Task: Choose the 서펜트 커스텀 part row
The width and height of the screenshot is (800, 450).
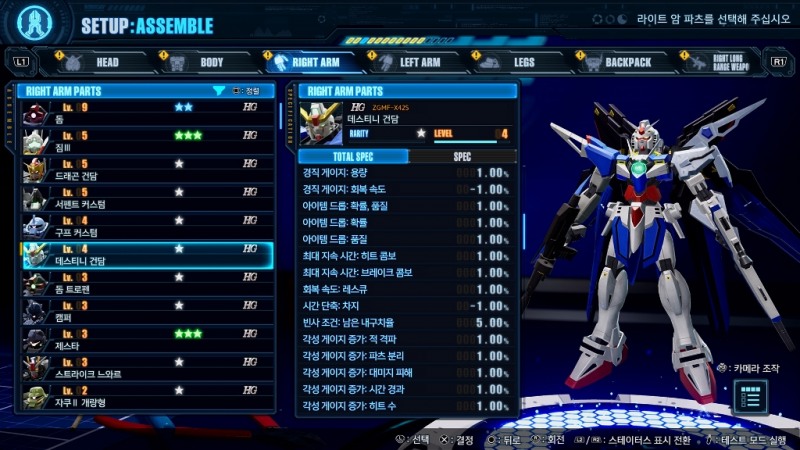Action: point(146,198)
